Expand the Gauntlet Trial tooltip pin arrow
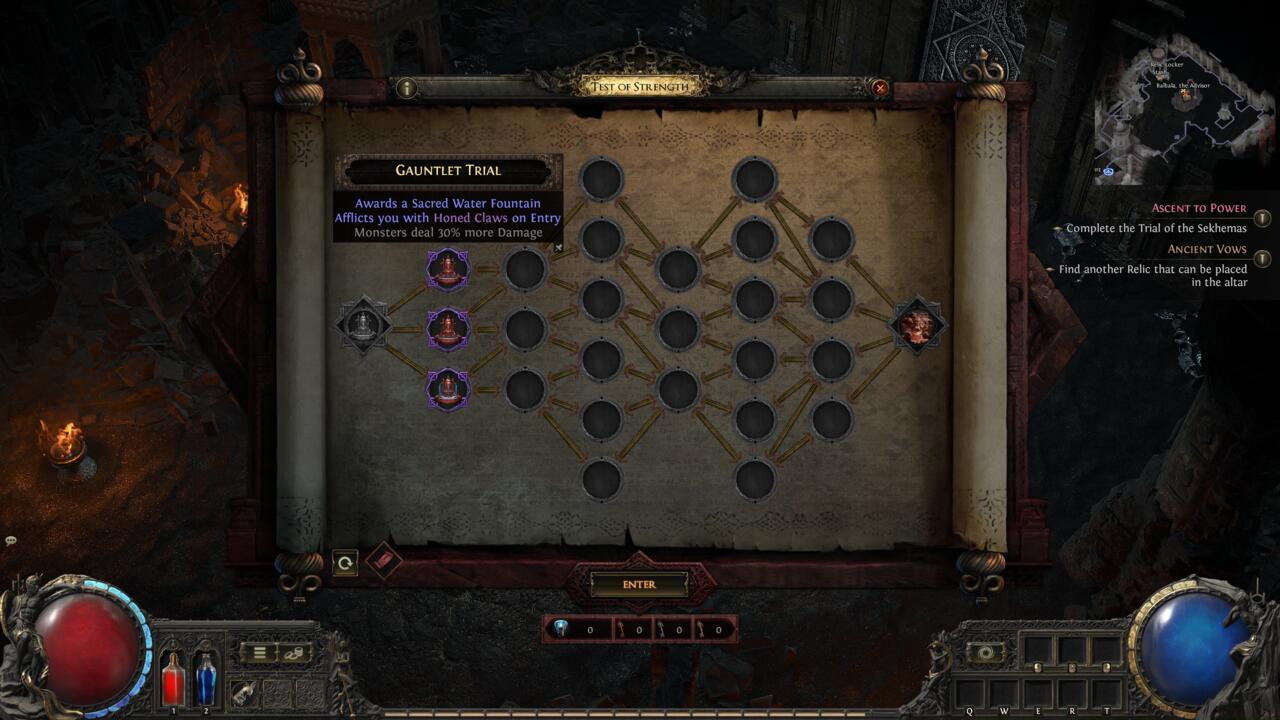The image size is (1280, 720). coord(560,246)
